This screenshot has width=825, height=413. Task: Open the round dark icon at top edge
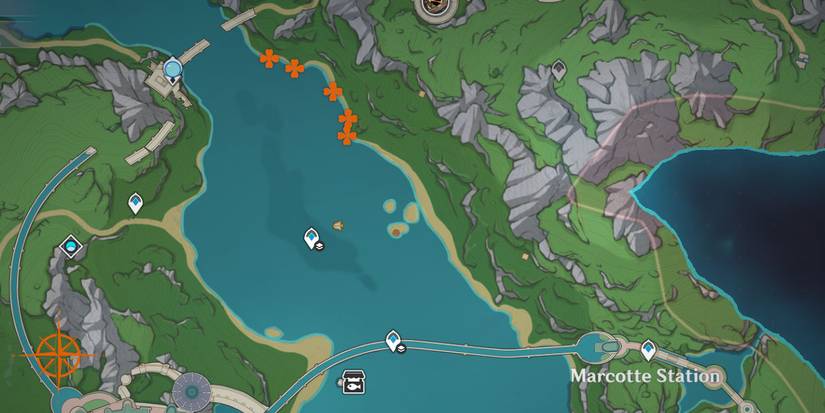pyautogui.click(x=433, y=8)
